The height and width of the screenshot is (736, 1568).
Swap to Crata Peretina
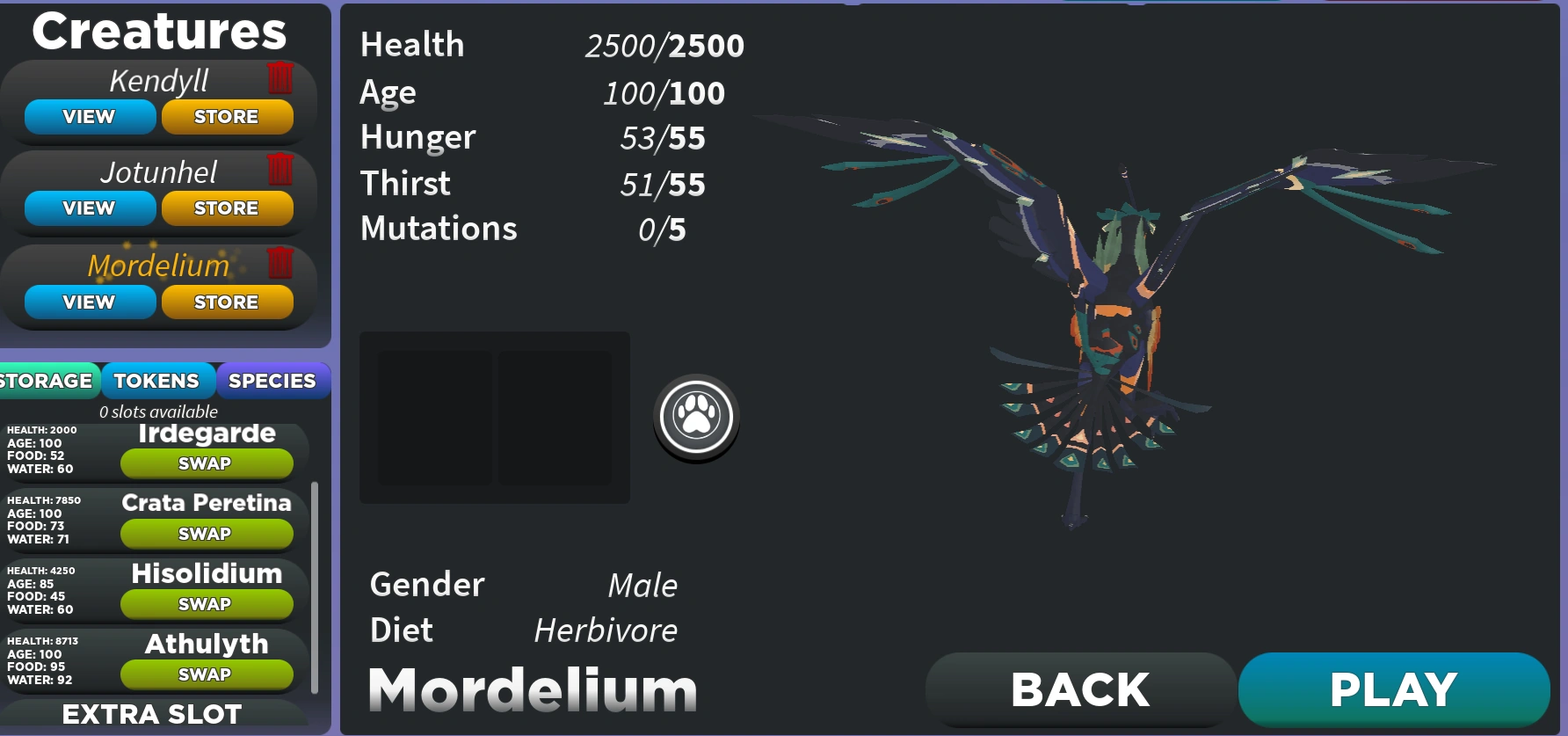tap(207, 534)
